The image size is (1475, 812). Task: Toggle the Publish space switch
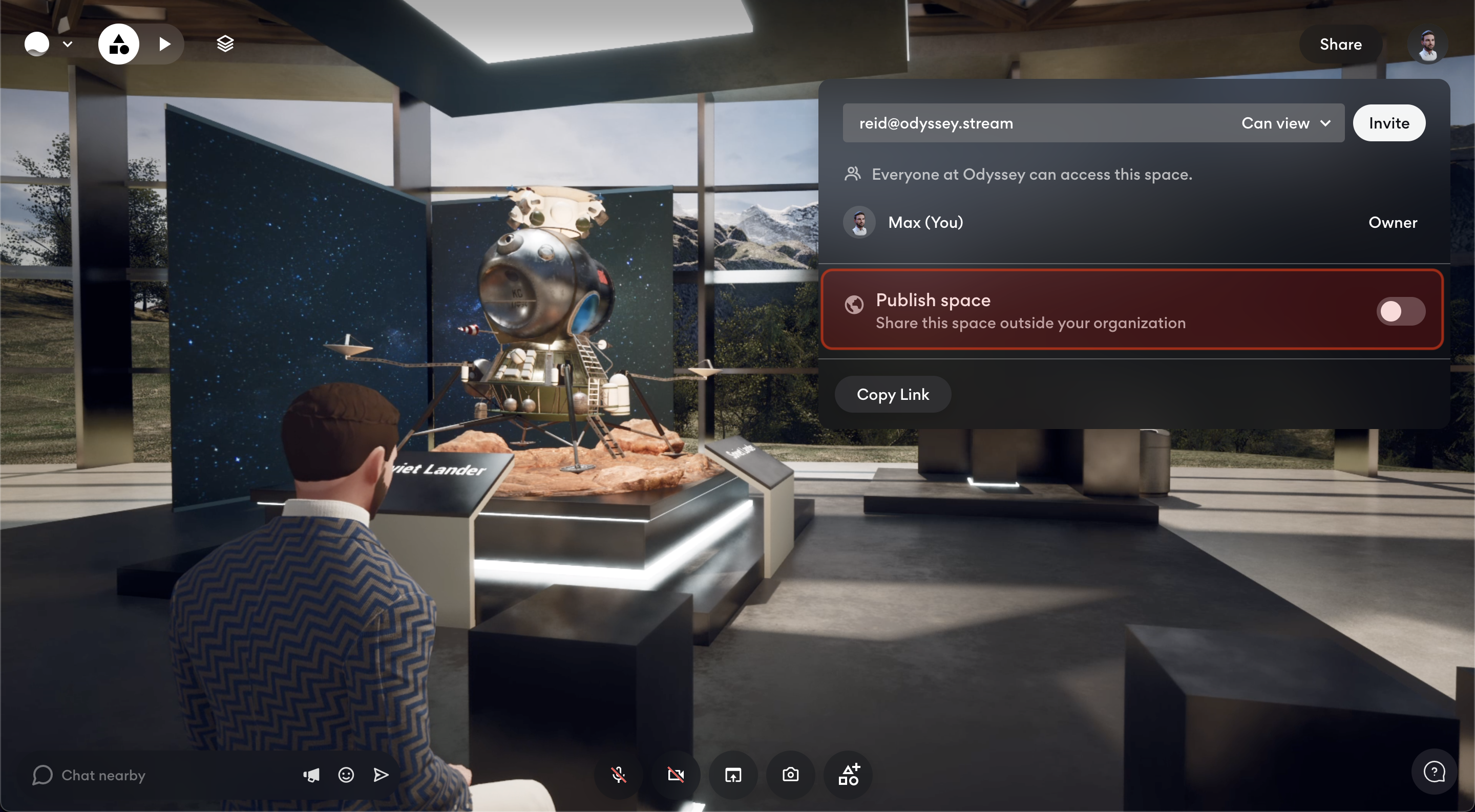click(x=1400, y=311)
